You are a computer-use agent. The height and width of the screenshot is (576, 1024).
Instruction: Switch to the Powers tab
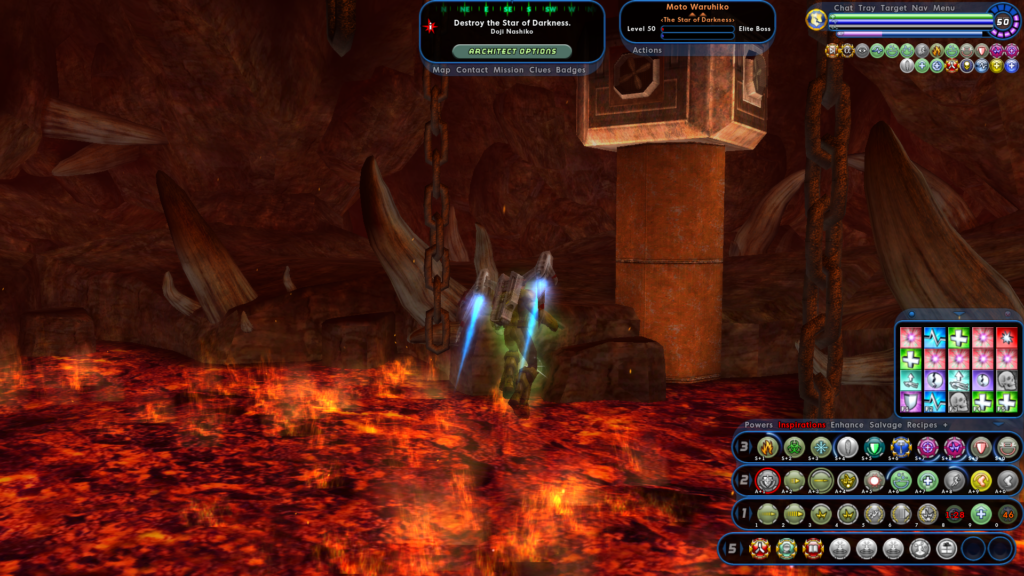coord(759,425)
